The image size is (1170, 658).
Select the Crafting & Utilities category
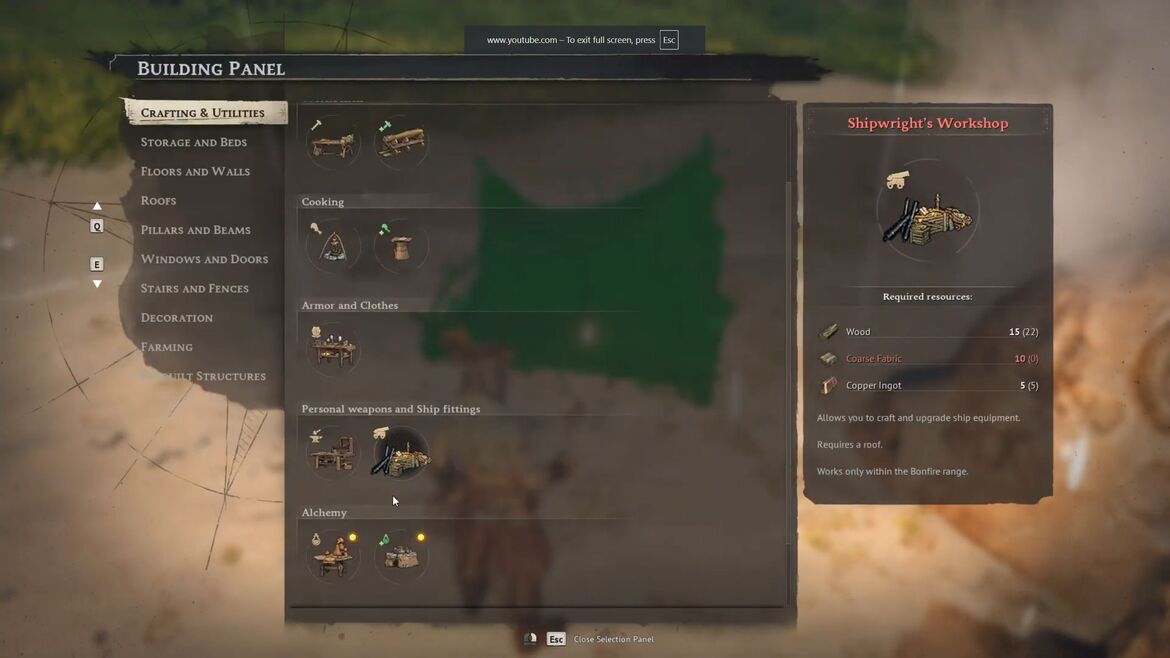coord(203,113)
